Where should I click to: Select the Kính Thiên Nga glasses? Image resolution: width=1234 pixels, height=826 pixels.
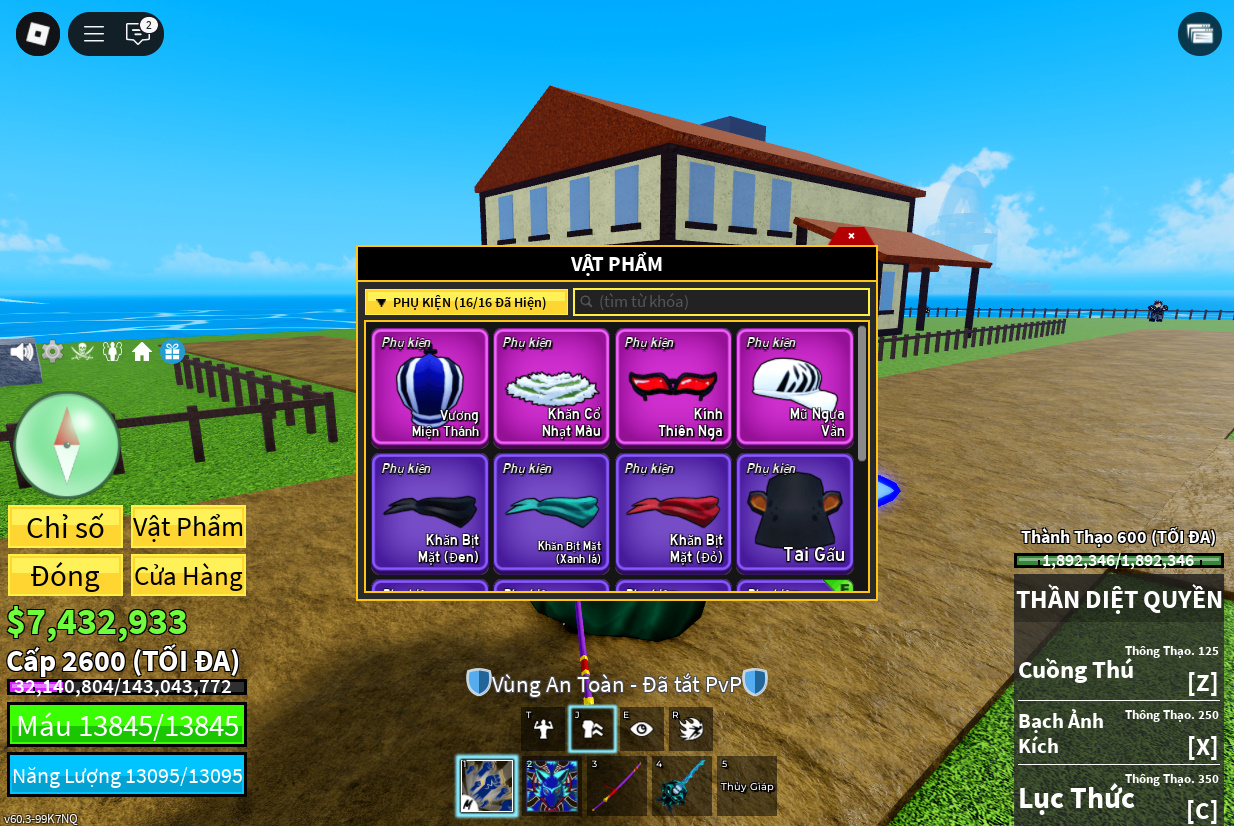point(673,386)
